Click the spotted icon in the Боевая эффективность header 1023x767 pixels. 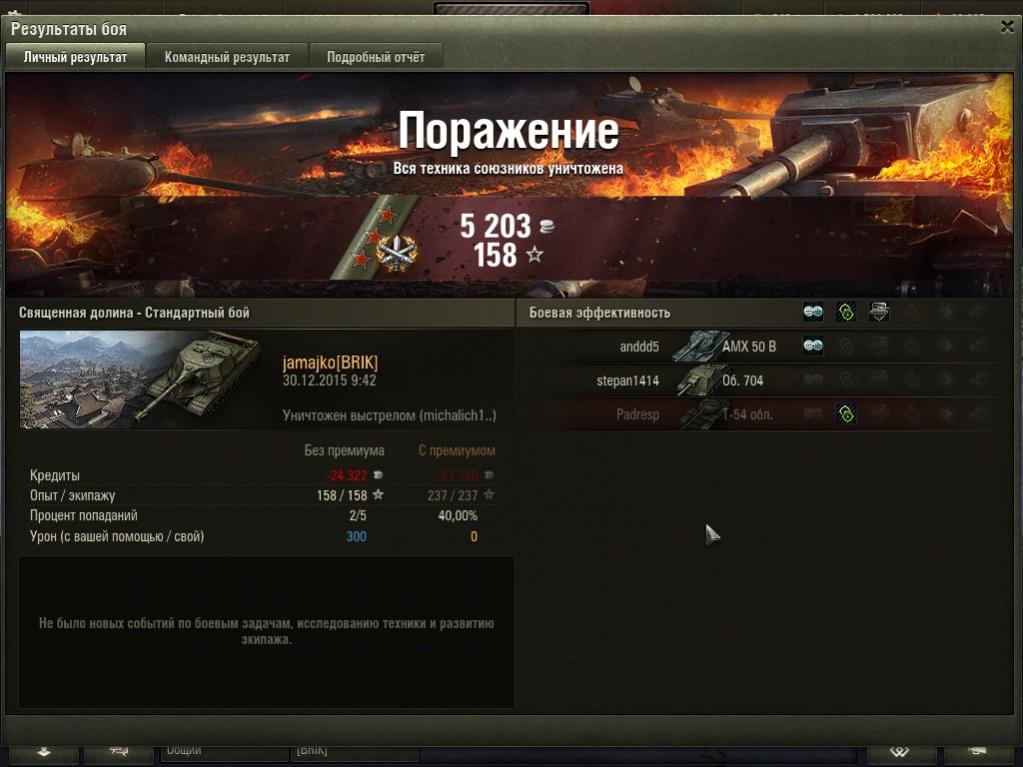tap(813, 313)
